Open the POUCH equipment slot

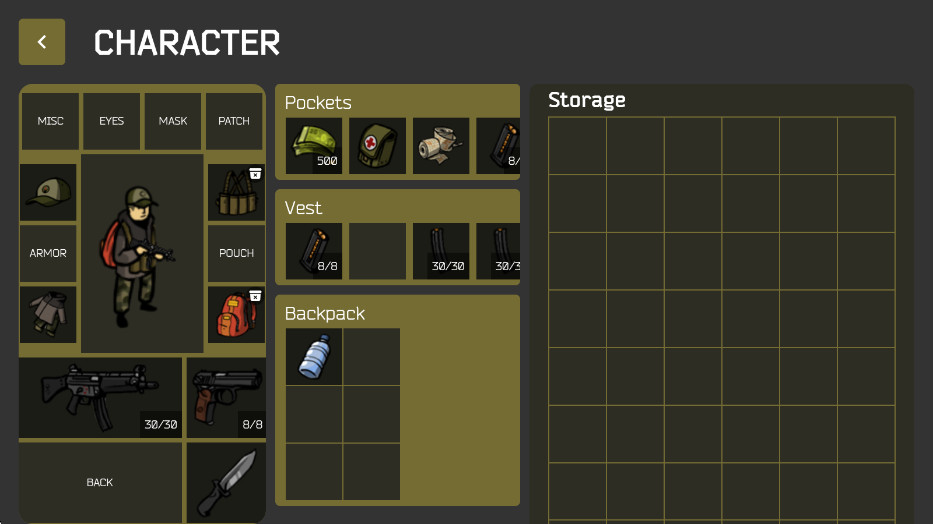click(x=236, y=253)
